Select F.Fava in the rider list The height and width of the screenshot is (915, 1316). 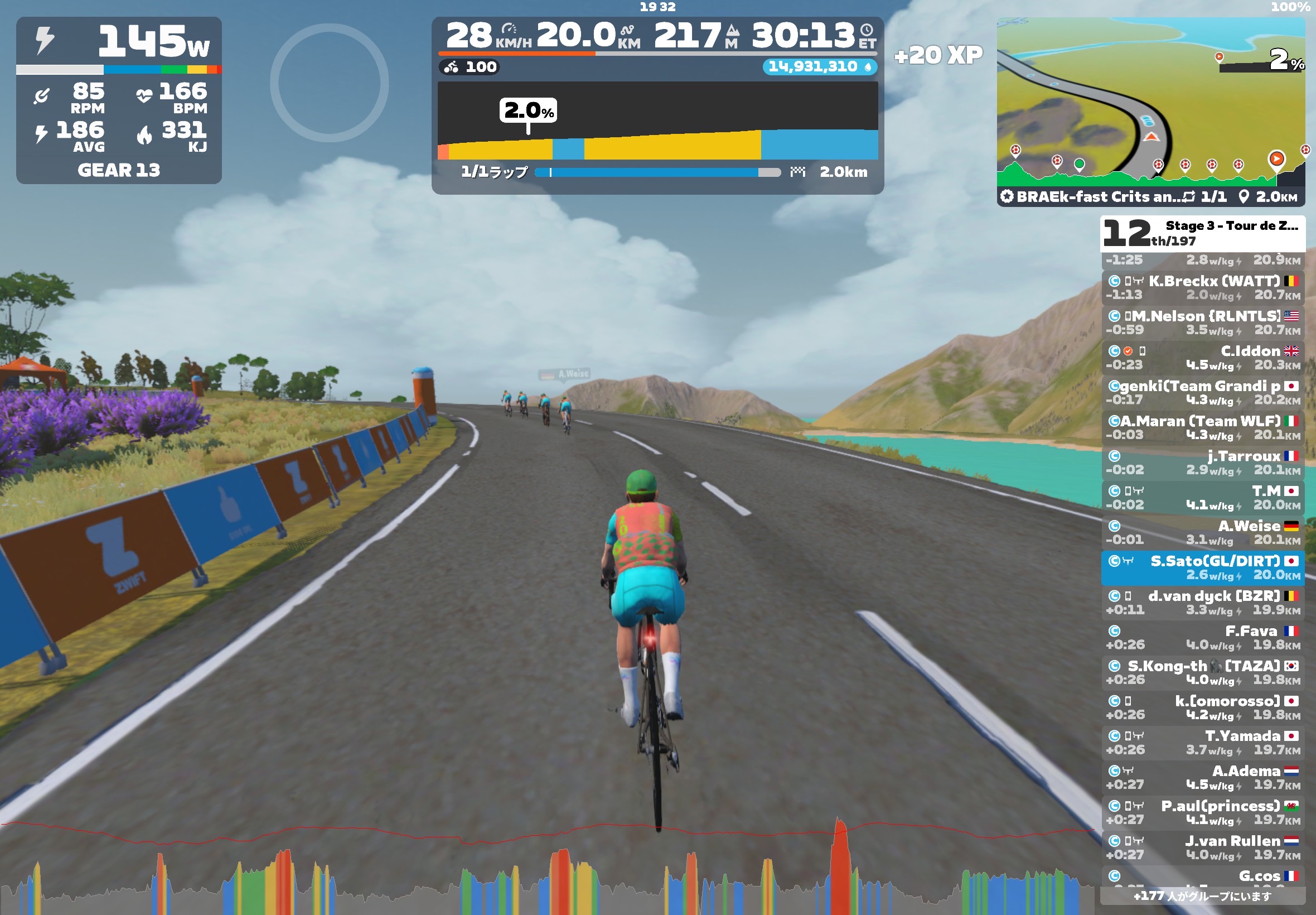coord(1203,637)
